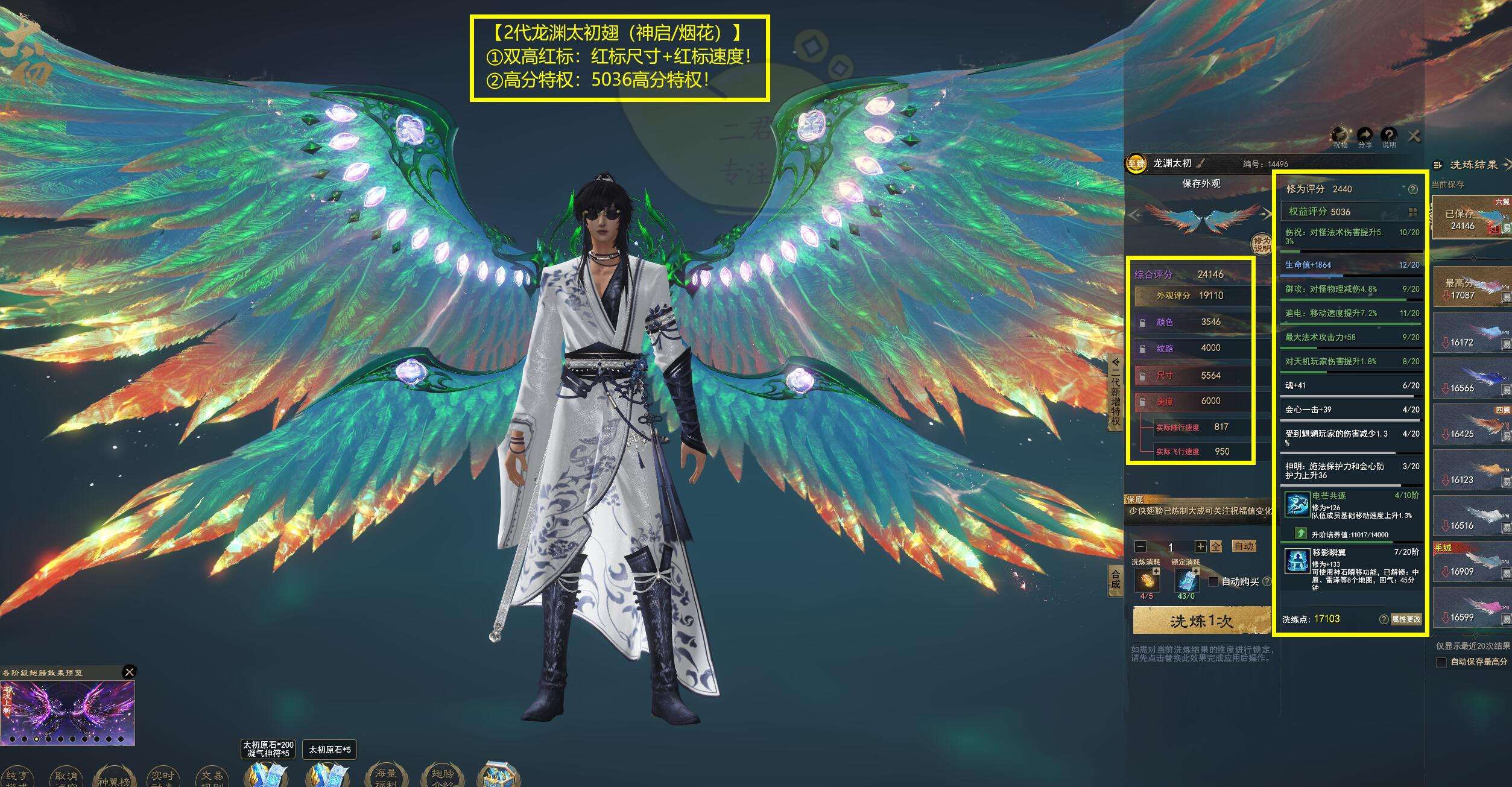
Task: Open the 说明 help explanation
Action: coord(1389,136)
